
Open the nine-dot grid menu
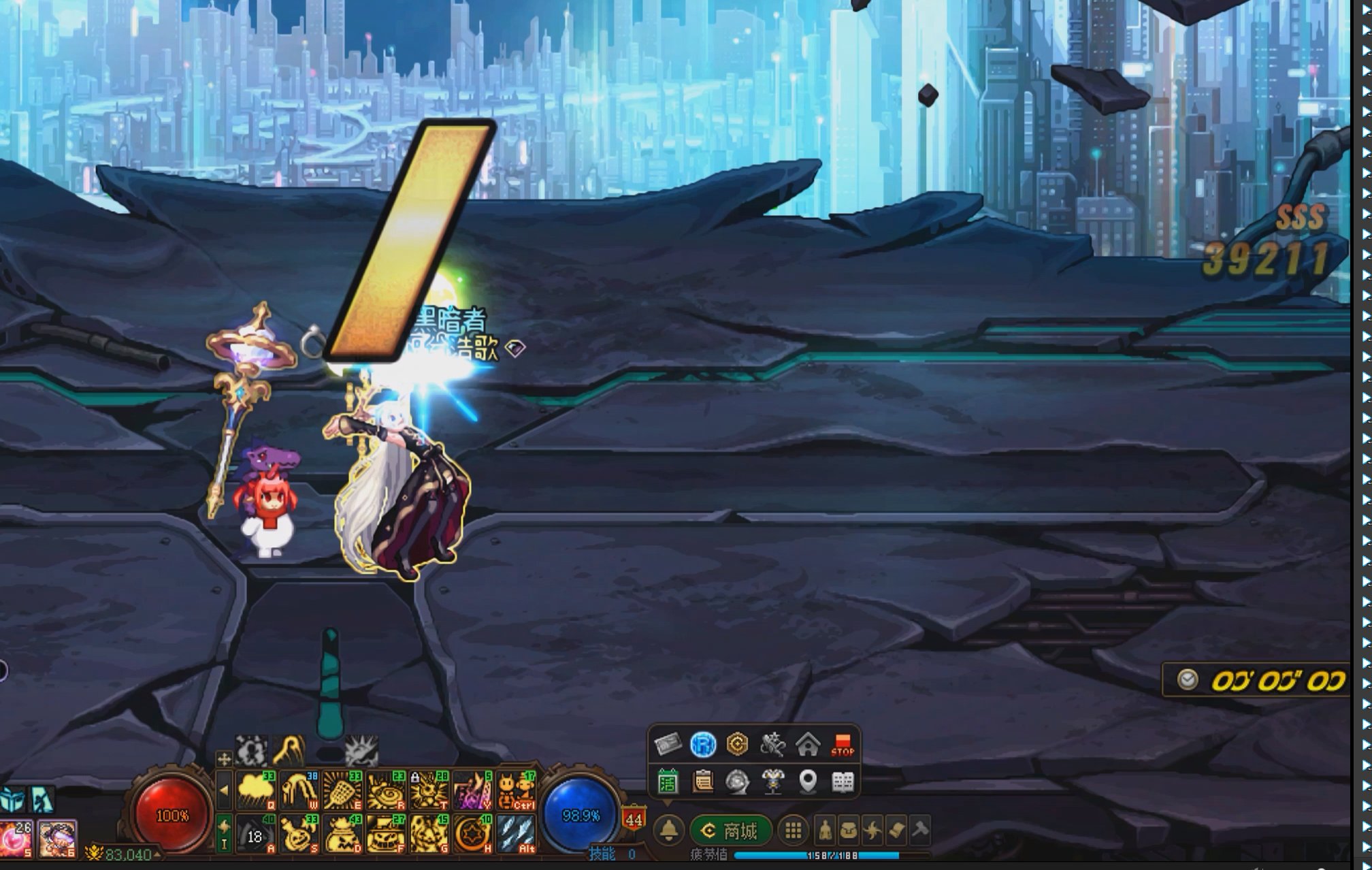pos(793,831)
